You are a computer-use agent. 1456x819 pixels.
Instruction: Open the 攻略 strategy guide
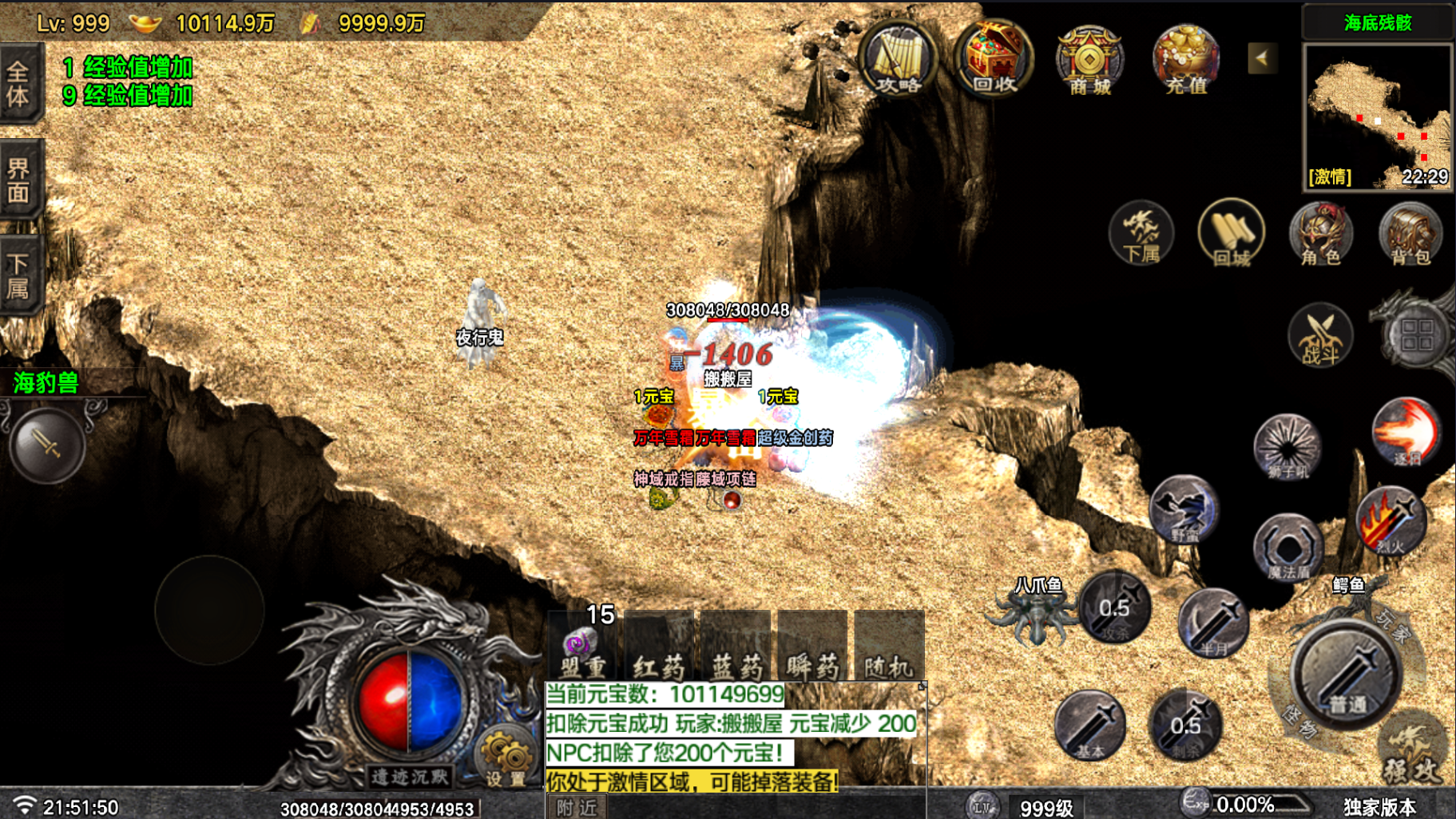click(899, 61)
